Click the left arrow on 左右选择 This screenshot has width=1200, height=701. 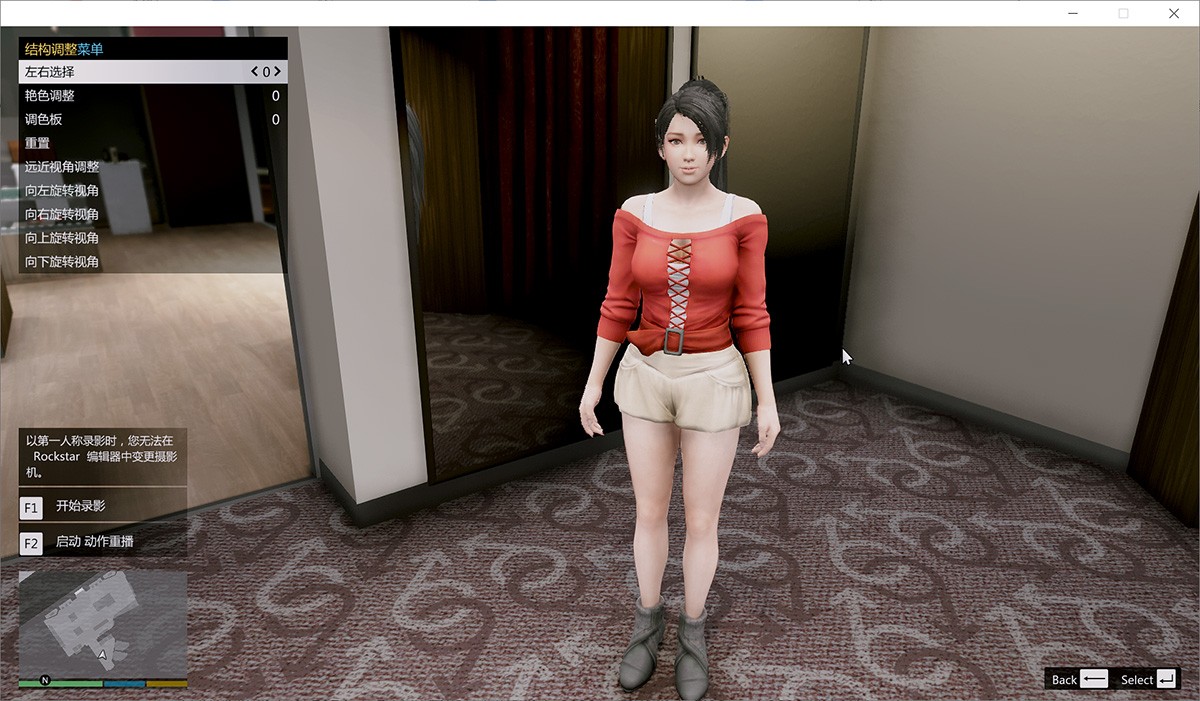coord(255,72)
